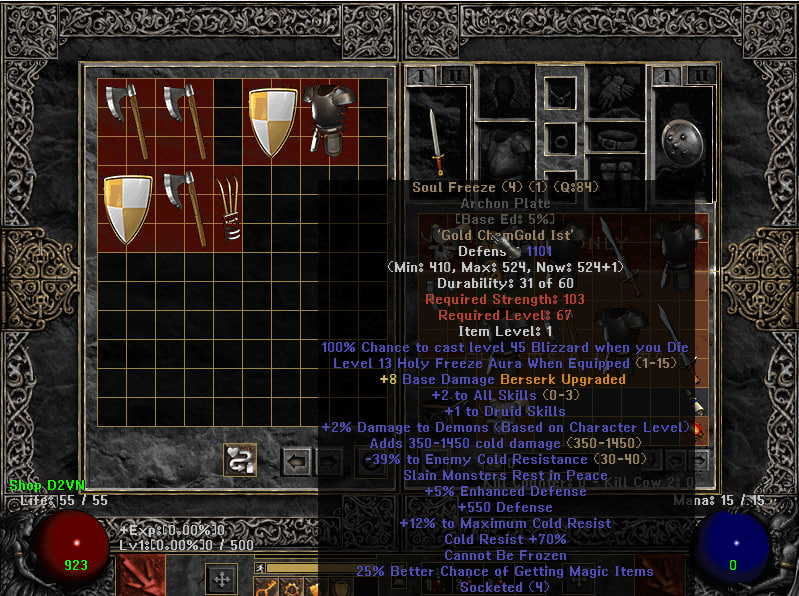Click the equipped sword in the weapon slot
This screenshot has width=799, height=596.
(x=436, y=143)
